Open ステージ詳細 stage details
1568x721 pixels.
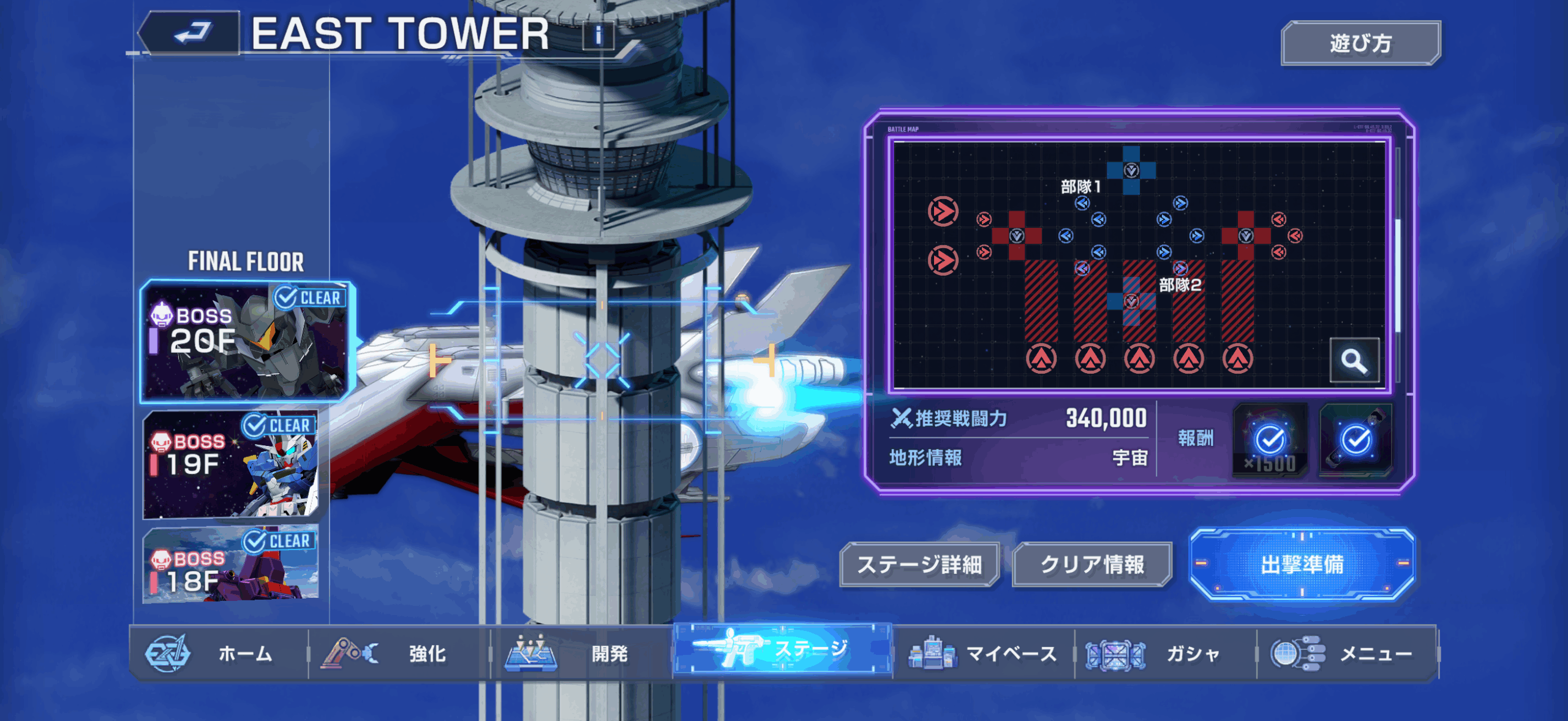tap(919, 565)
